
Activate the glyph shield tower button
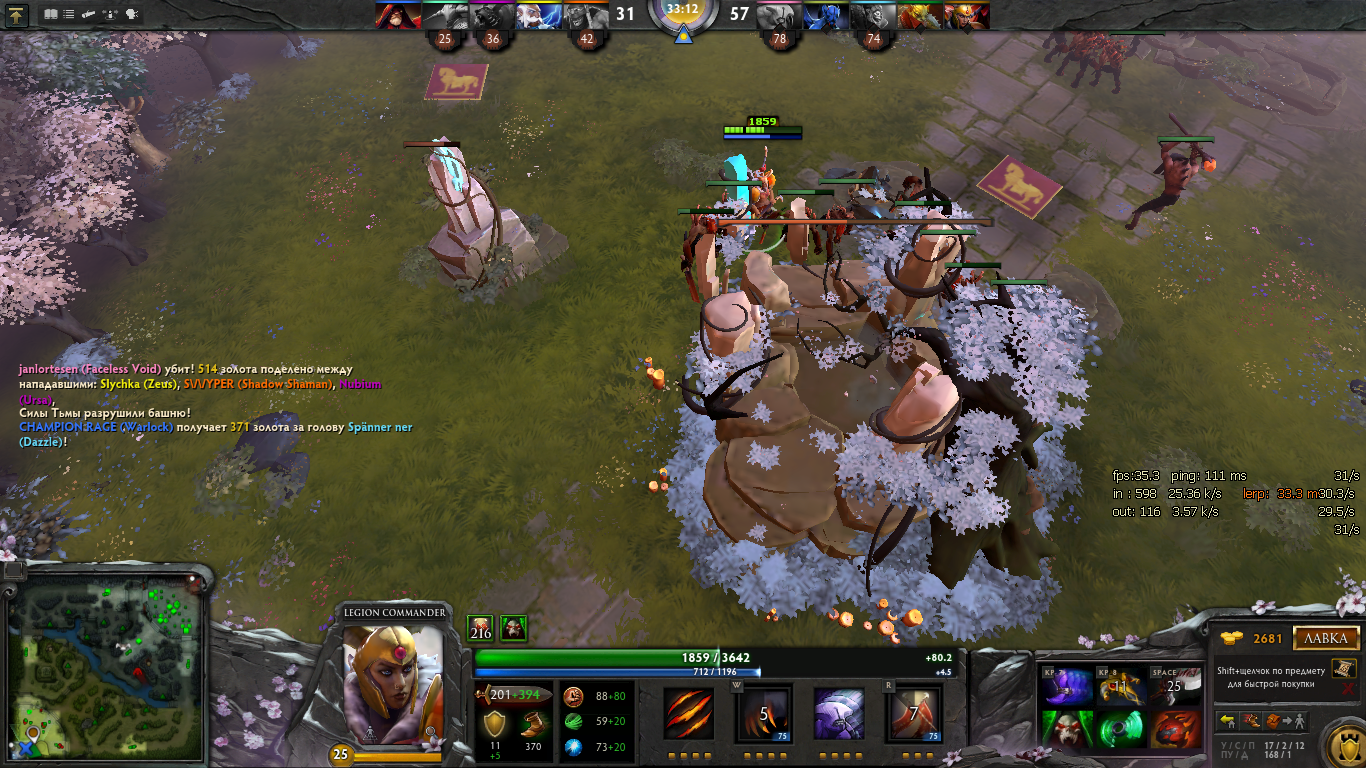1343,746
